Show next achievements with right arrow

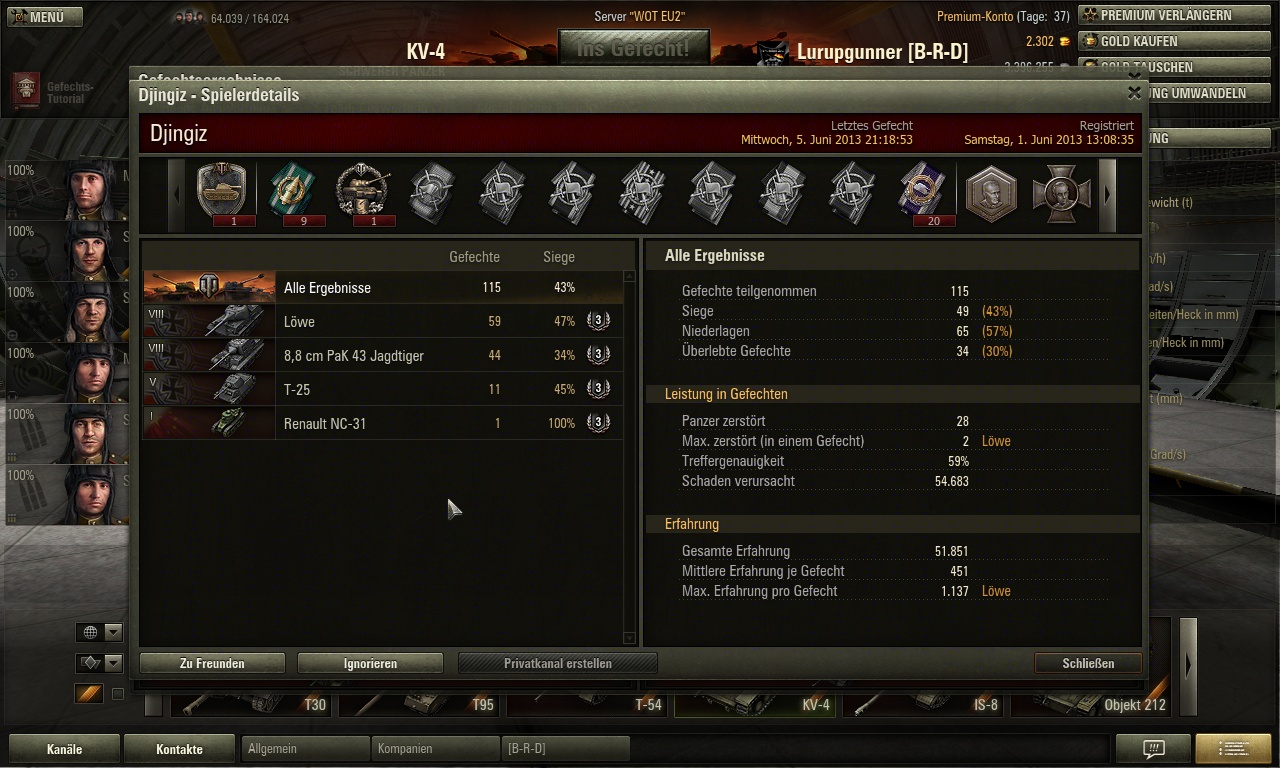(1107, 195)
